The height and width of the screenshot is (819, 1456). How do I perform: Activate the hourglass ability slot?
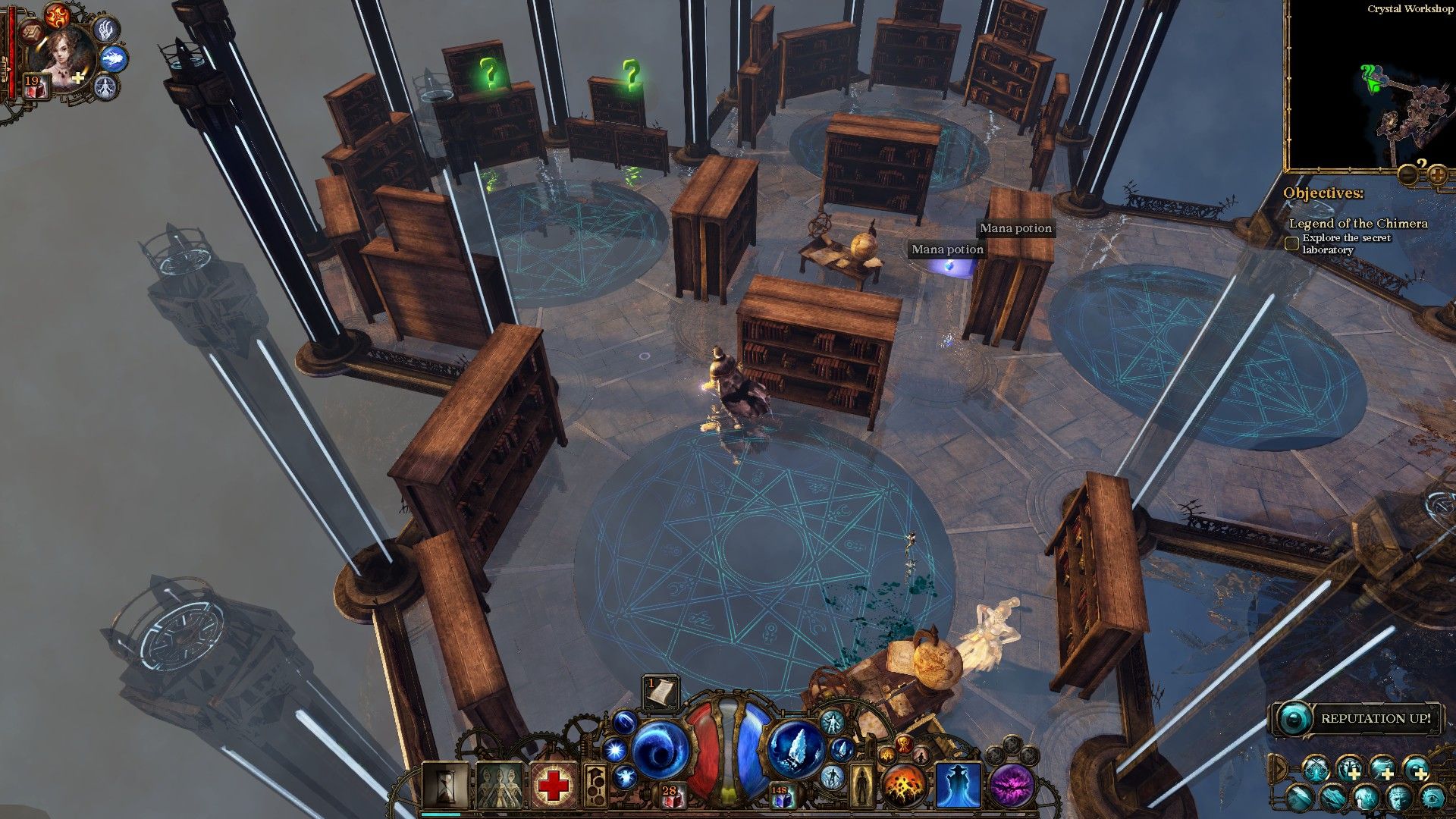[x=444, y=786]
